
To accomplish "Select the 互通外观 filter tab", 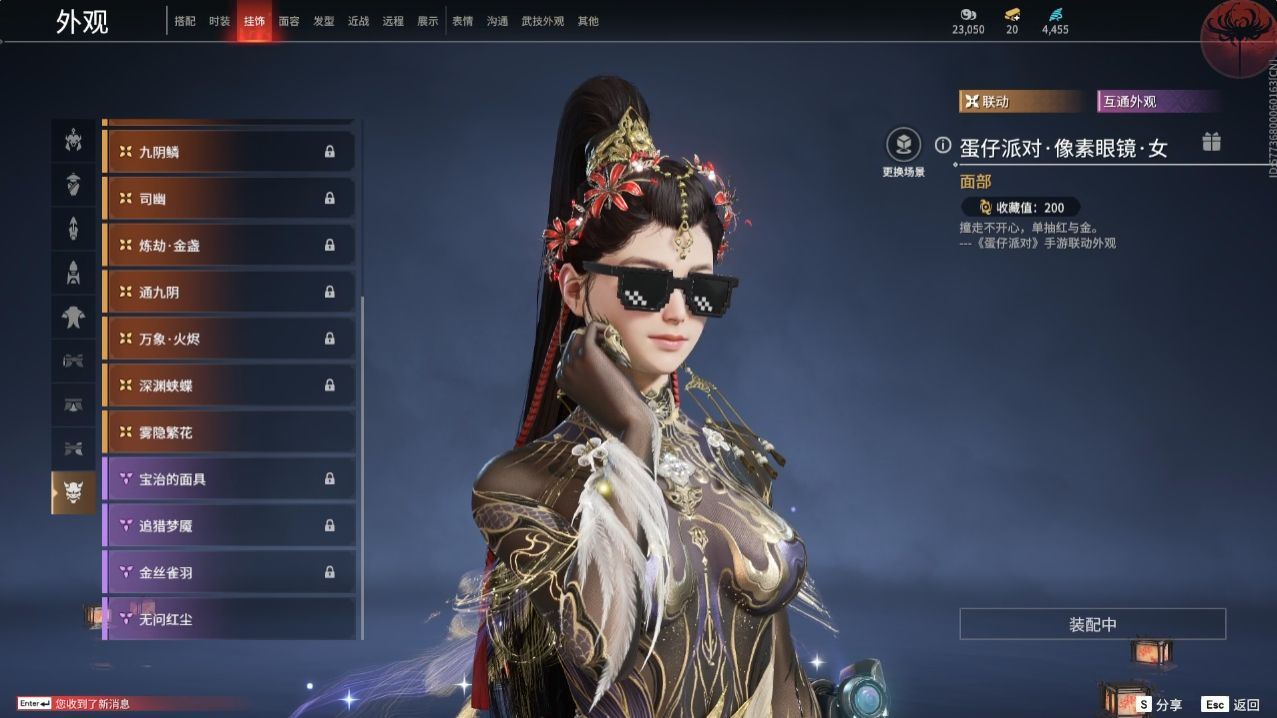I will [1158, 102].
